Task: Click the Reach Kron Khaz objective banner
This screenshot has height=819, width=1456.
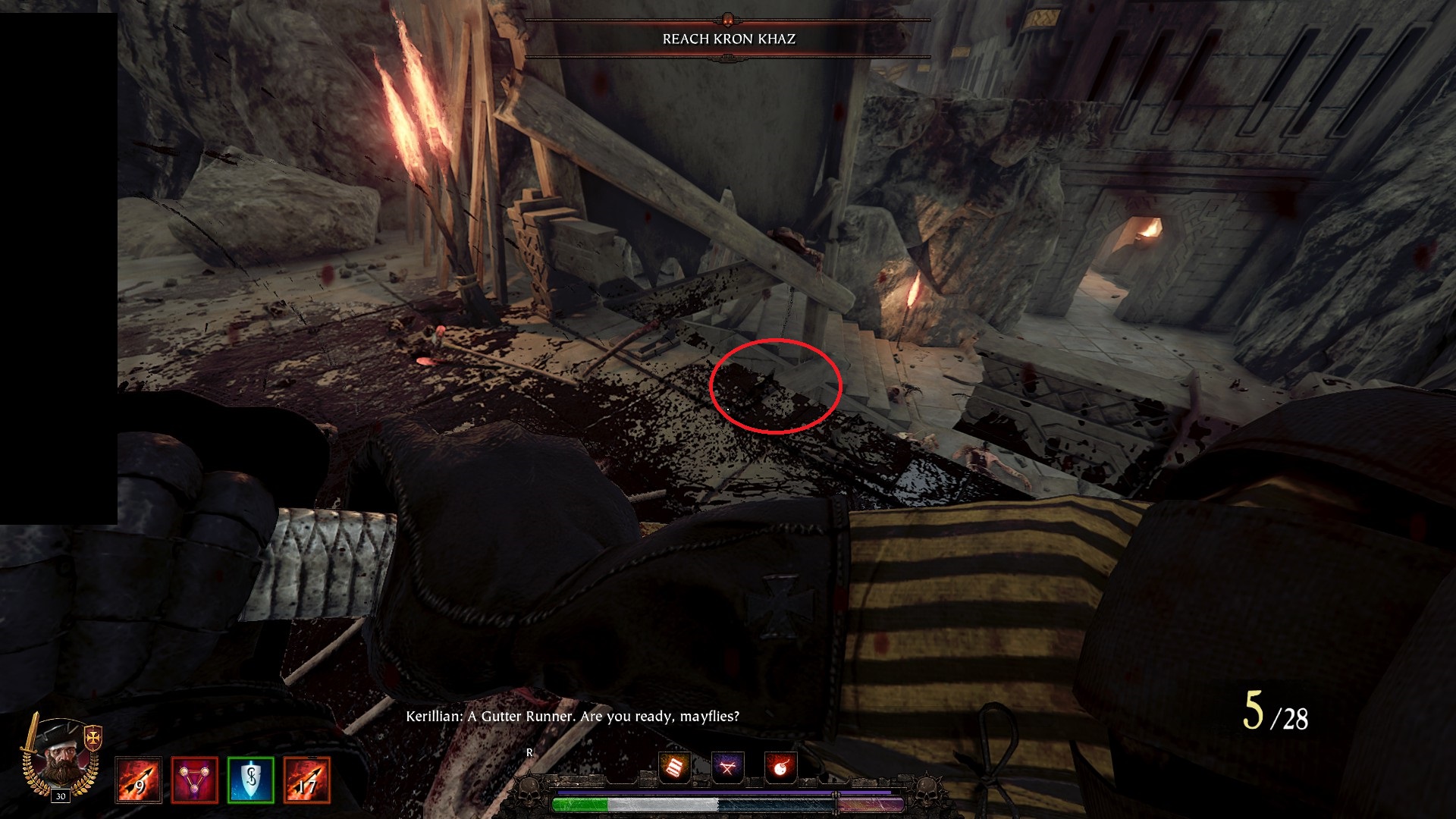Action: (728, 39)
